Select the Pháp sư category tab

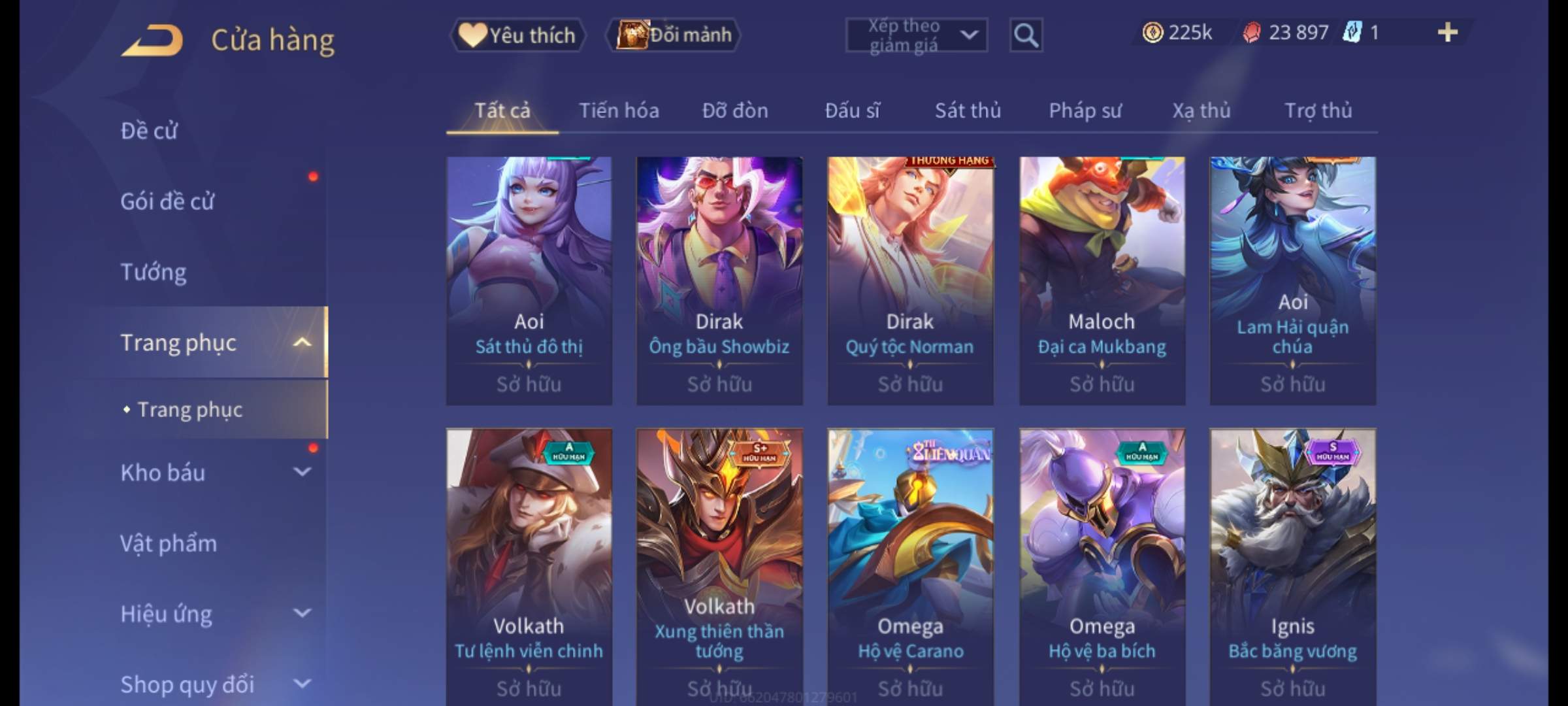point(1085,110)
